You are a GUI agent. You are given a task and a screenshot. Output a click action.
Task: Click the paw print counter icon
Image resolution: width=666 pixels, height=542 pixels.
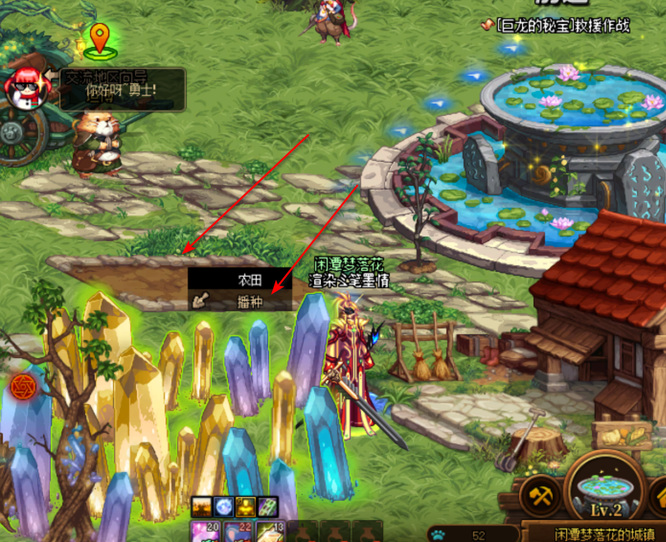438,533
